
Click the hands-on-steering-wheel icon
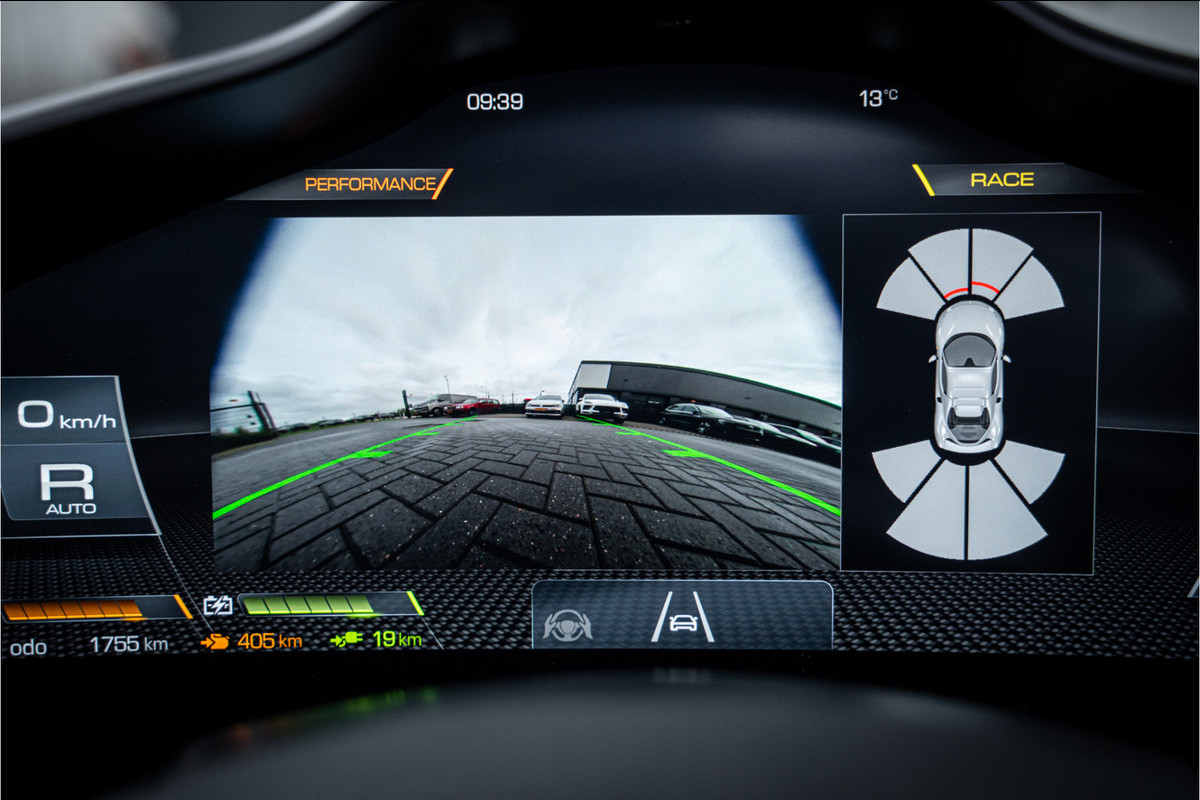click(x=567, y=625)
